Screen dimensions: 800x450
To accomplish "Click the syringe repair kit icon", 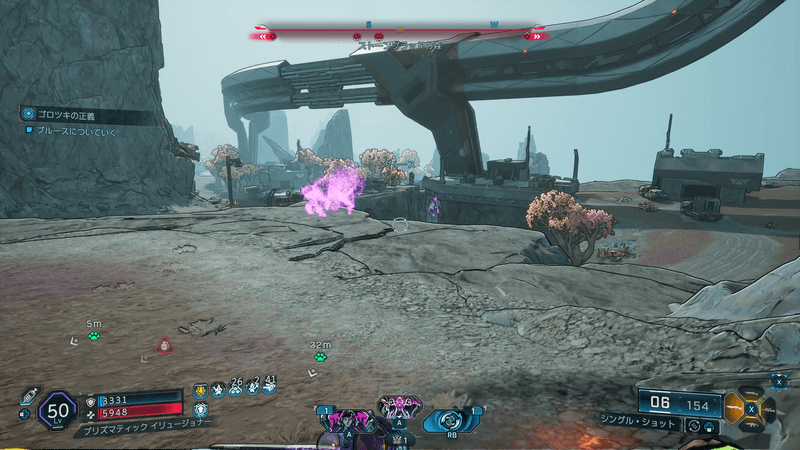I will click(28, 393).
